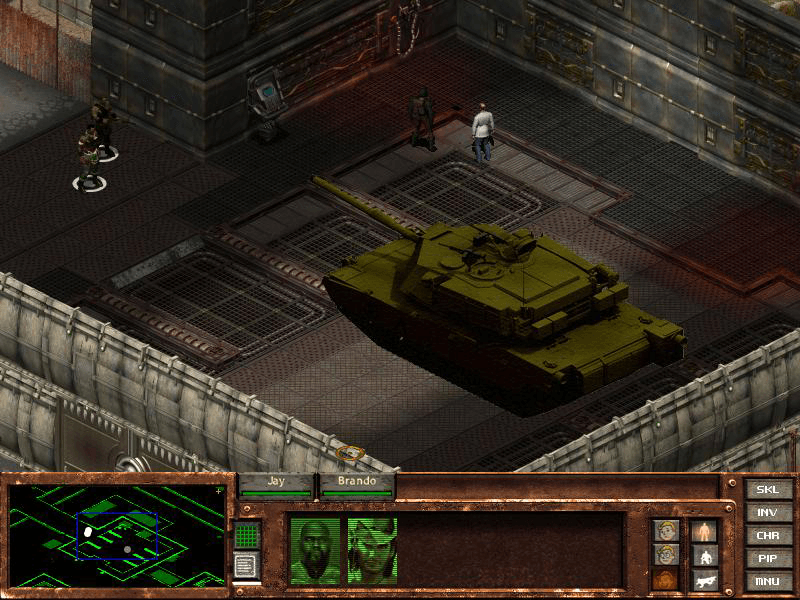Select the orange Vault Boy face icon
800x600 pixels.
pyautogui.click(x=666, y=579)
